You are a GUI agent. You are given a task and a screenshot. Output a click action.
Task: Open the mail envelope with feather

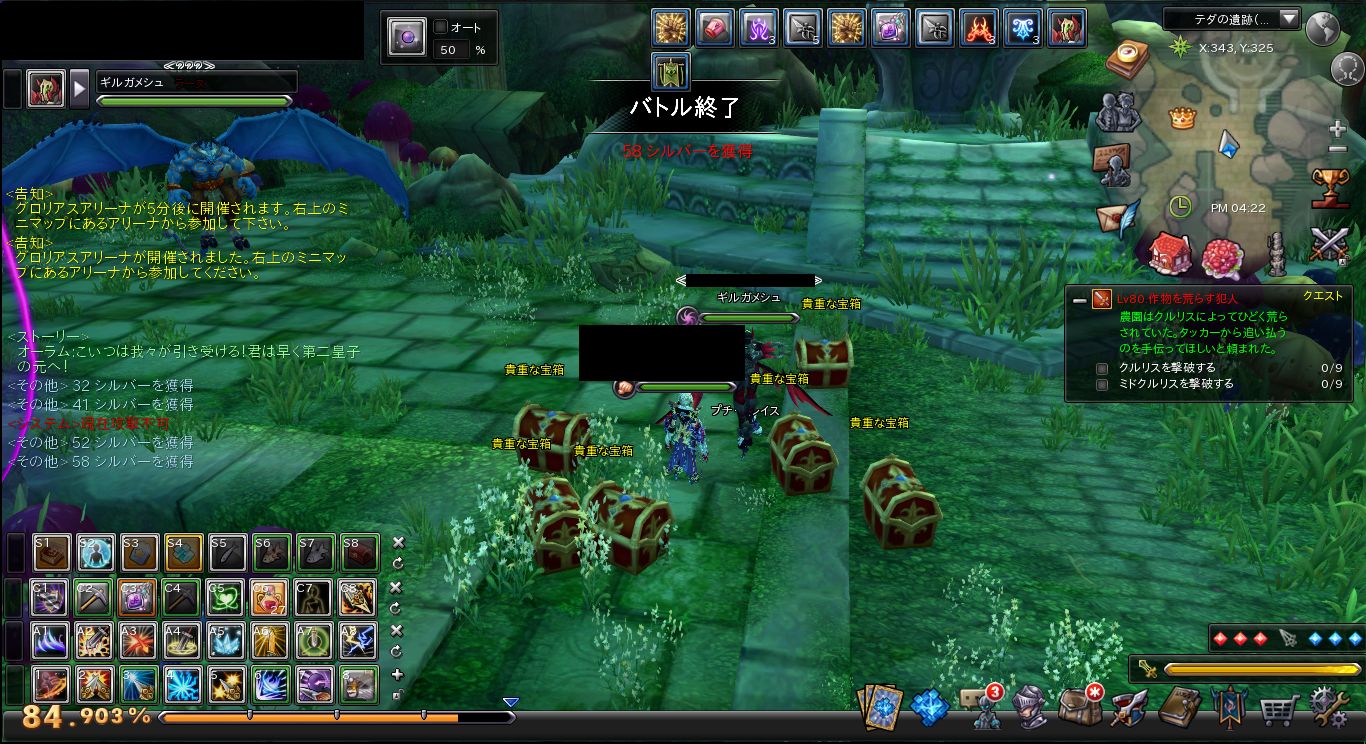coord(1117,215)
